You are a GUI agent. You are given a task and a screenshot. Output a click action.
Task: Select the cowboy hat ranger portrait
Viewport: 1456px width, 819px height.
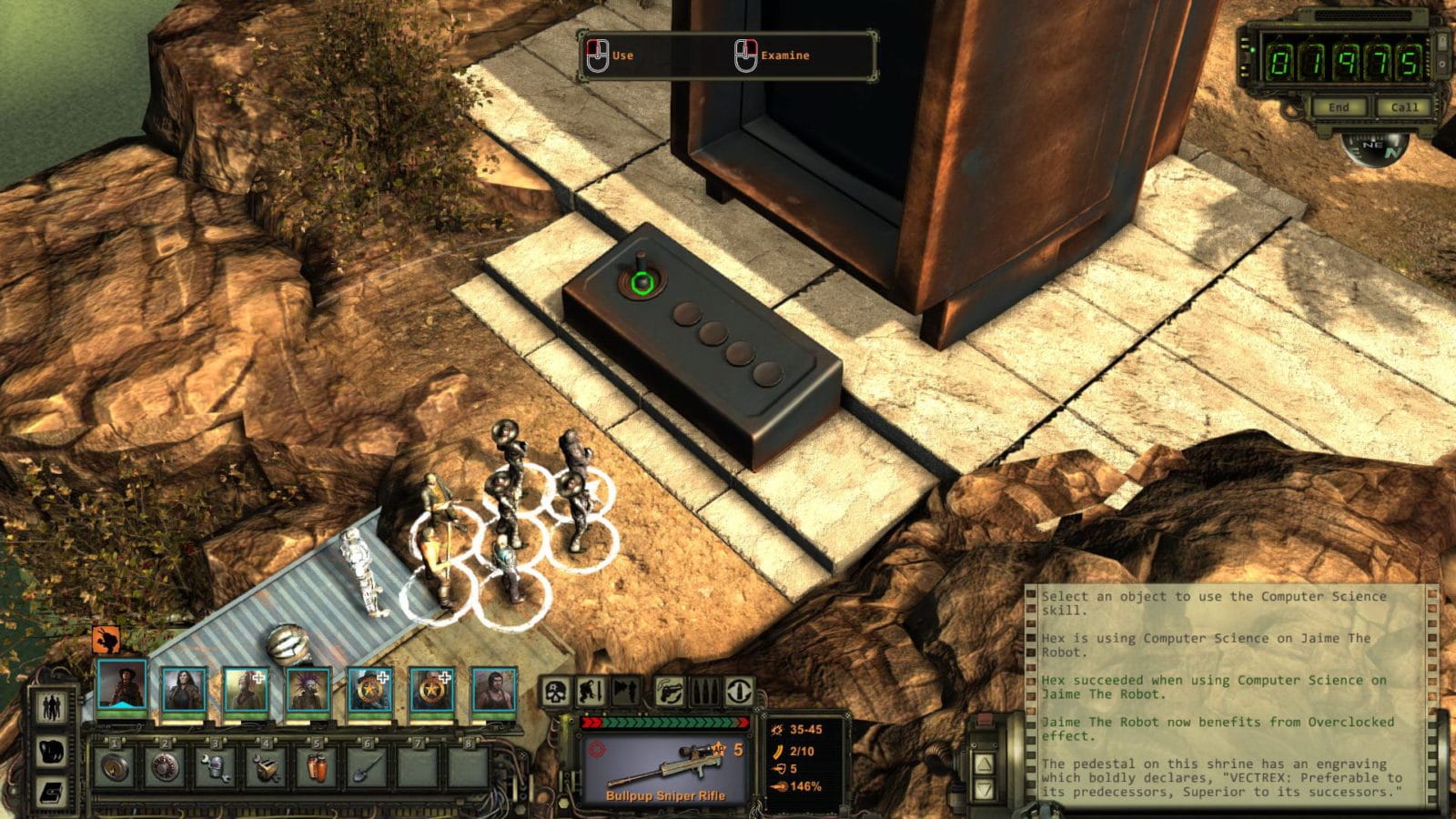click(121, 687)
